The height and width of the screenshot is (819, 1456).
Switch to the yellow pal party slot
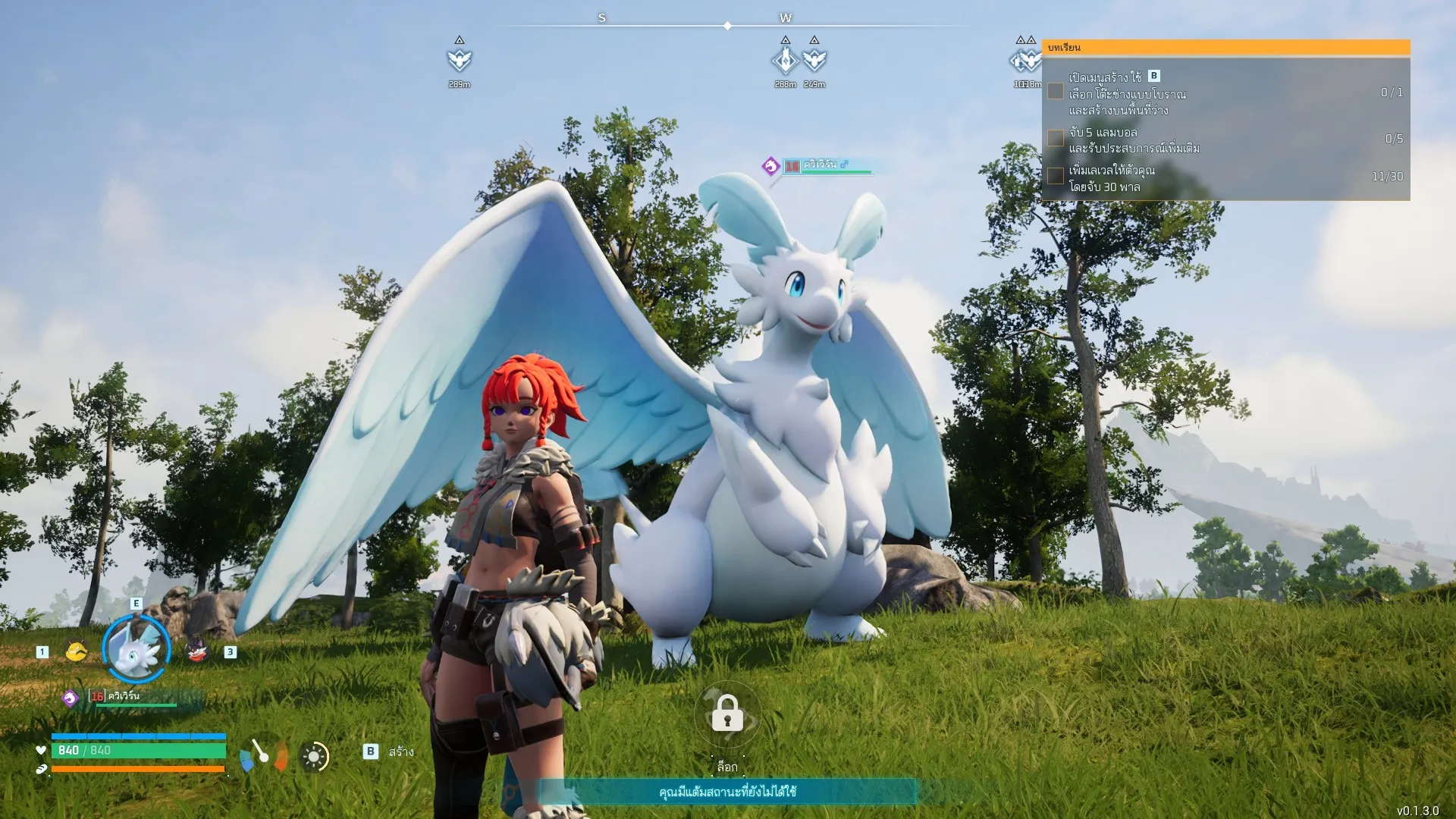click(76, 651)
